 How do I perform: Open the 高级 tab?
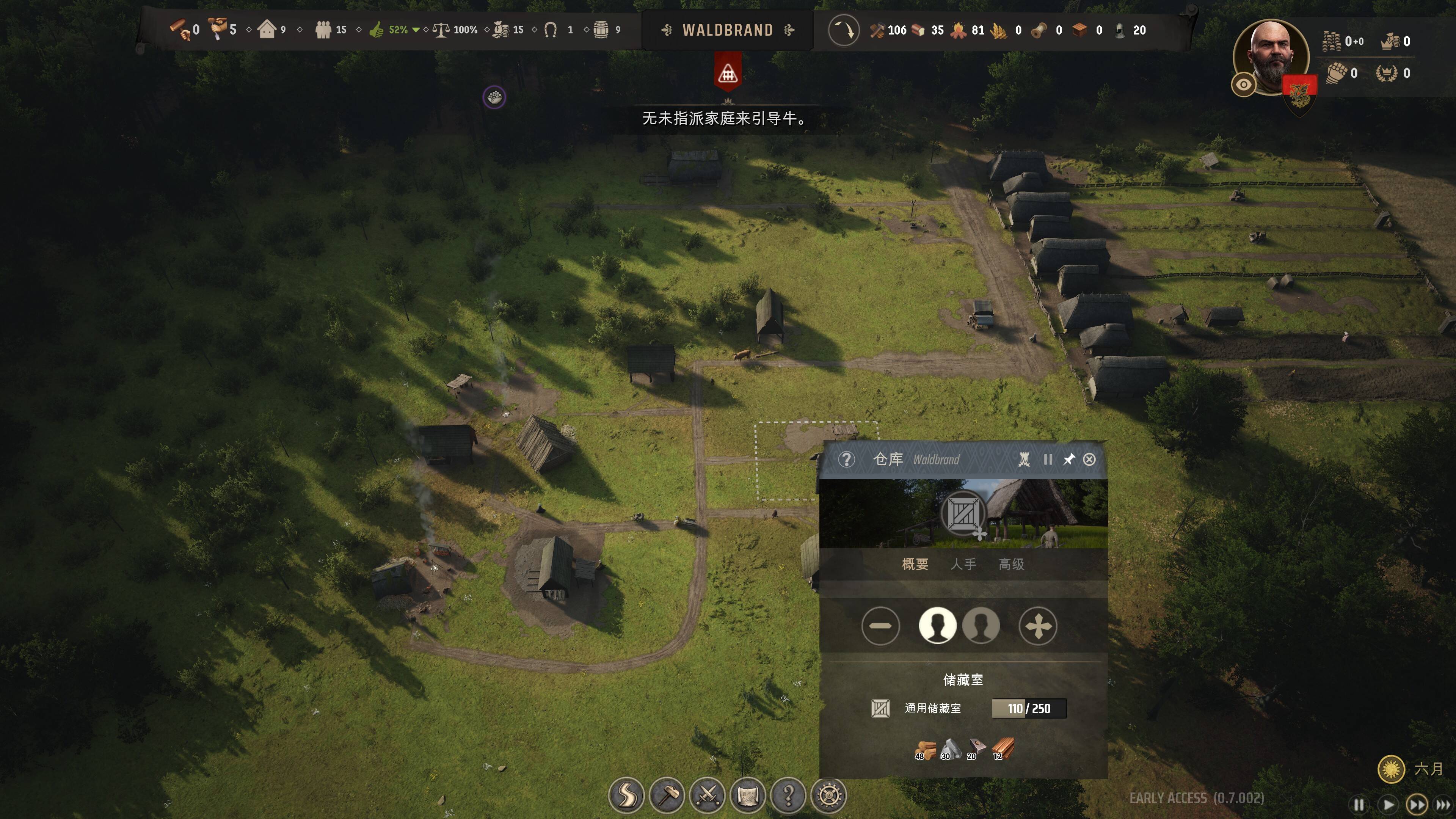click(x=1011, y=564)
